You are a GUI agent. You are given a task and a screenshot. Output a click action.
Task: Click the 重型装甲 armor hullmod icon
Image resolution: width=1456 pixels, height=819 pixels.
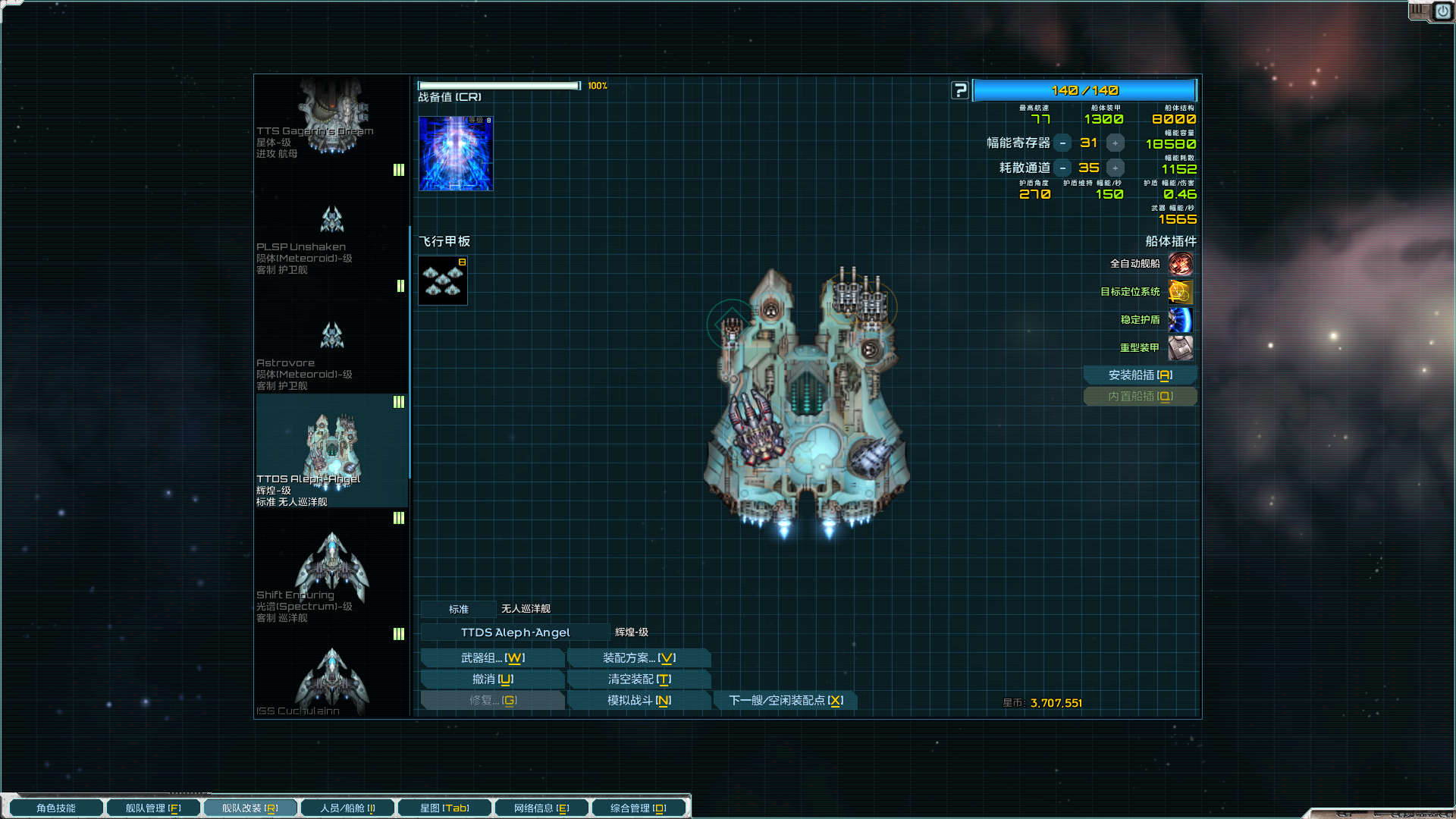(1180, 348)
